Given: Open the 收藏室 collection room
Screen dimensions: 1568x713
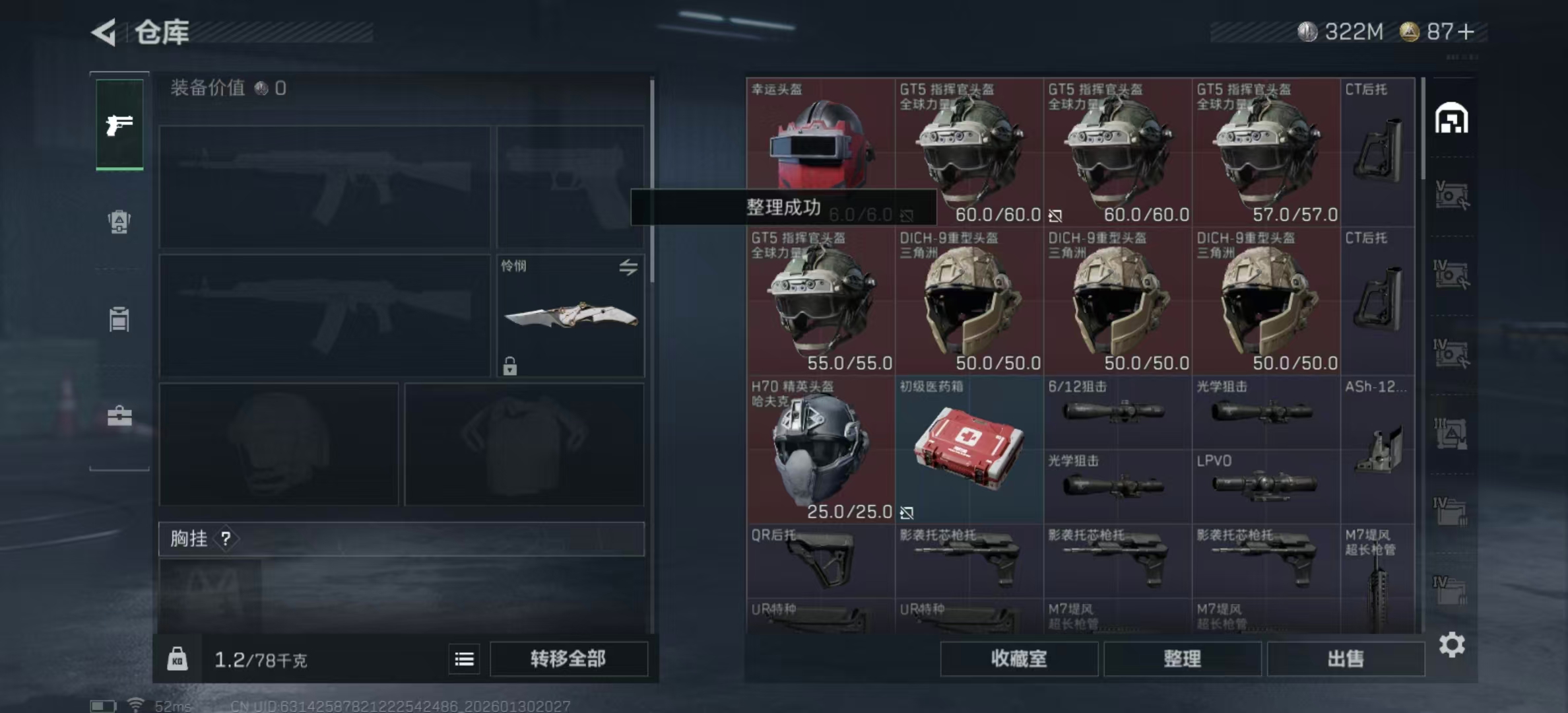Looking at the screenshot, I should [x=1018, y=658].
